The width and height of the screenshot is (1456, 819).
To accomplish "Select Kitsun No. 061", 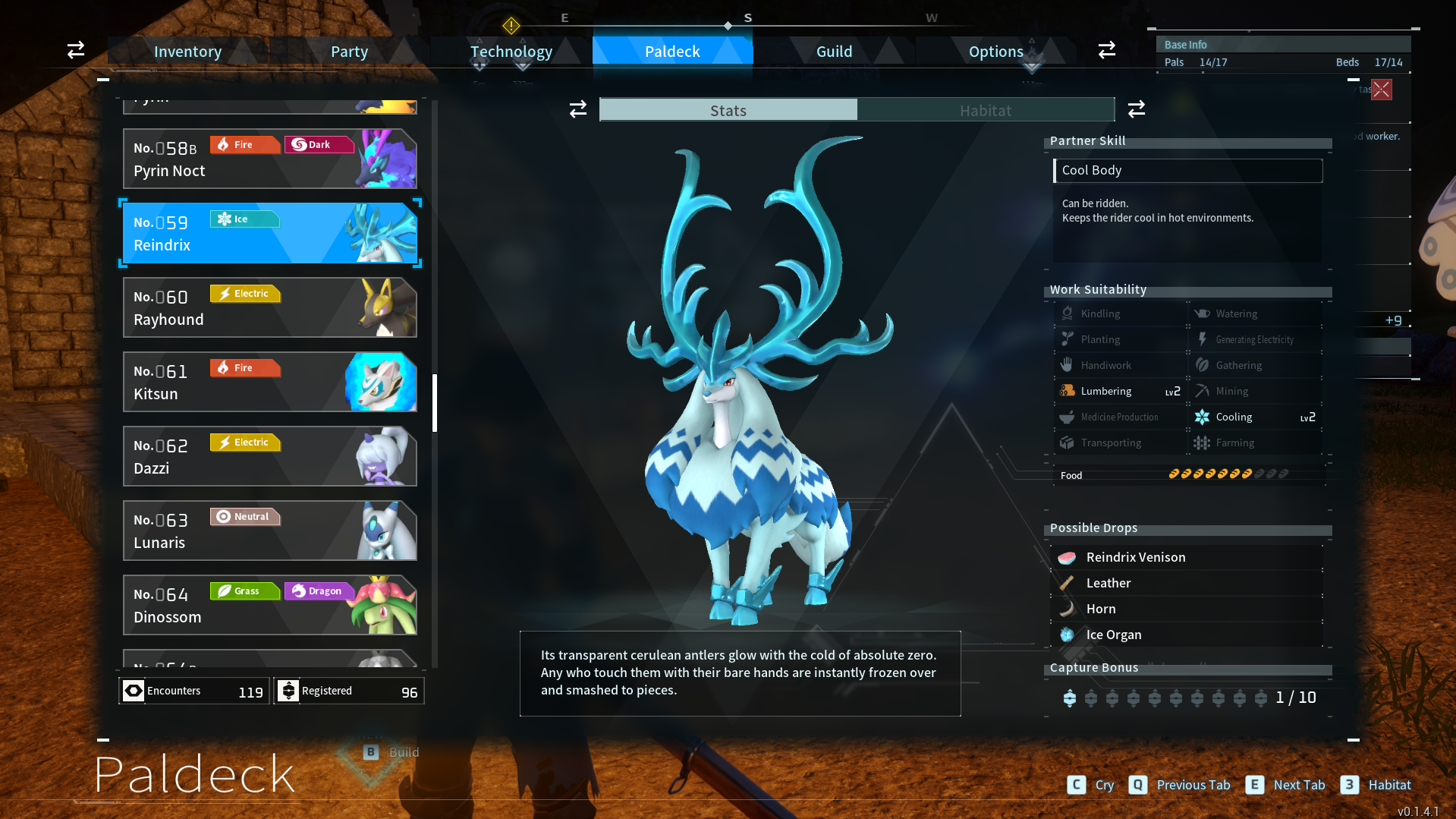I will 269,382.
